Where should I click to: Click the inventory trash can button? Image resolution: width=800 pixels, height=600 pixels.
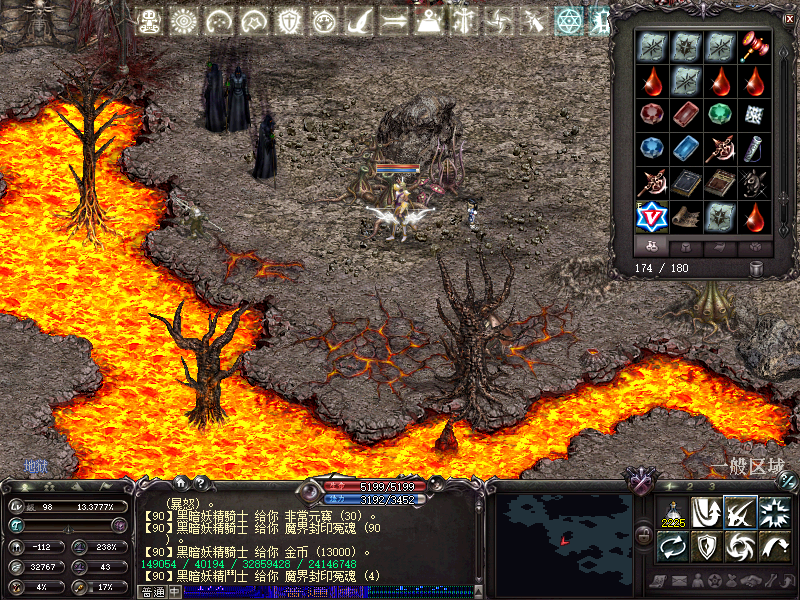[x=756, y=269]
